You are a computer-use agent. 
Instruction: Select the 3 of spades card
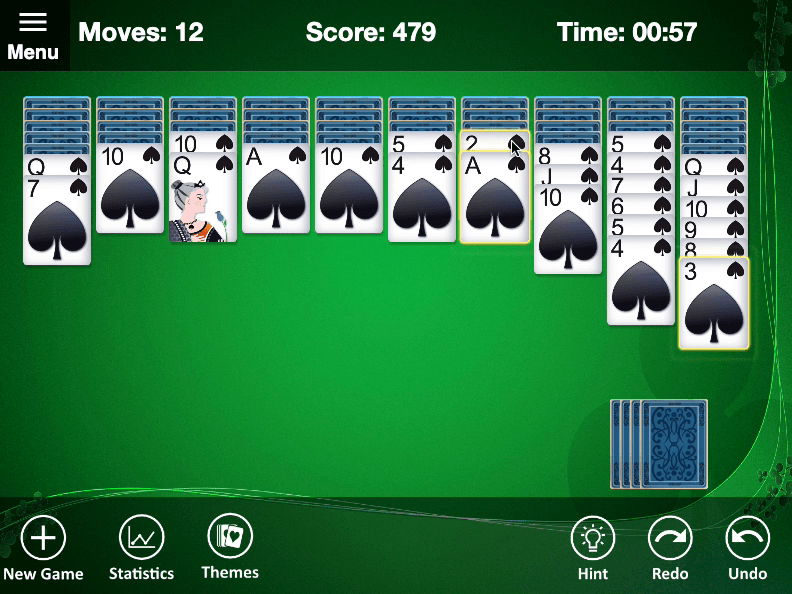coord(713,305)
